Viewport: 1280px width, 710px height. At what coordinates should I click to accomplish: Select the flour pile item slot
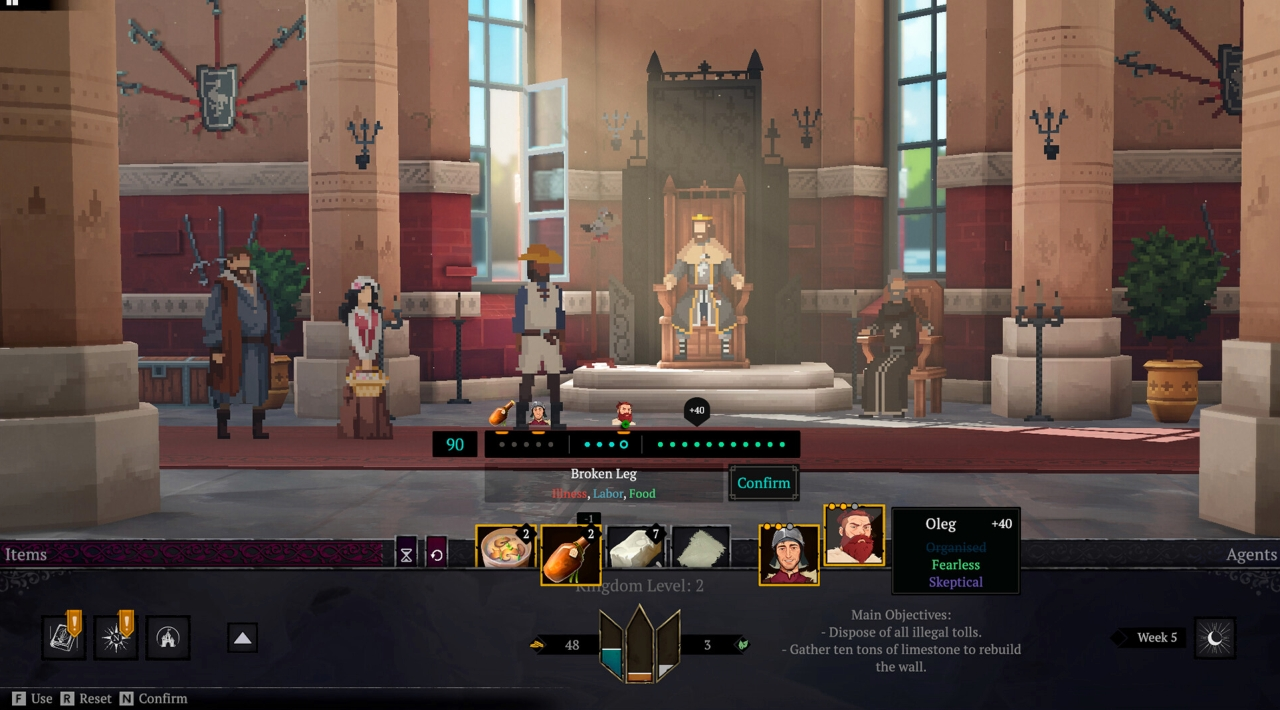[700, 548]
